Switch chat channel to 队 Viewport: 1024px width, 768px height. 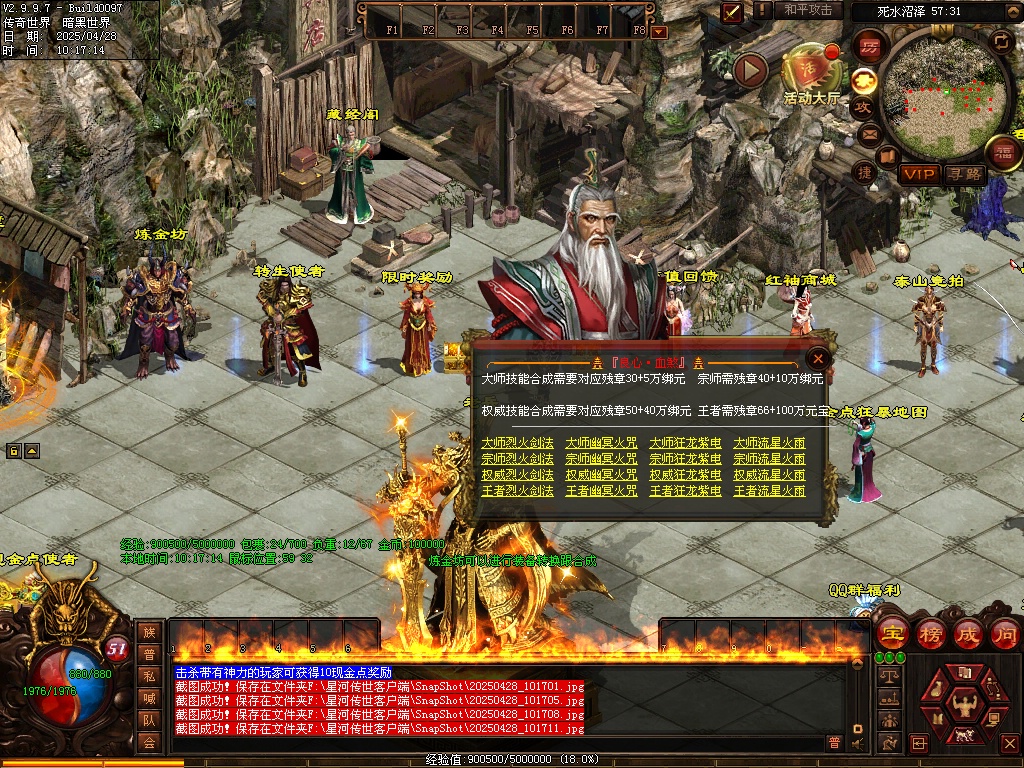point(149,719)
